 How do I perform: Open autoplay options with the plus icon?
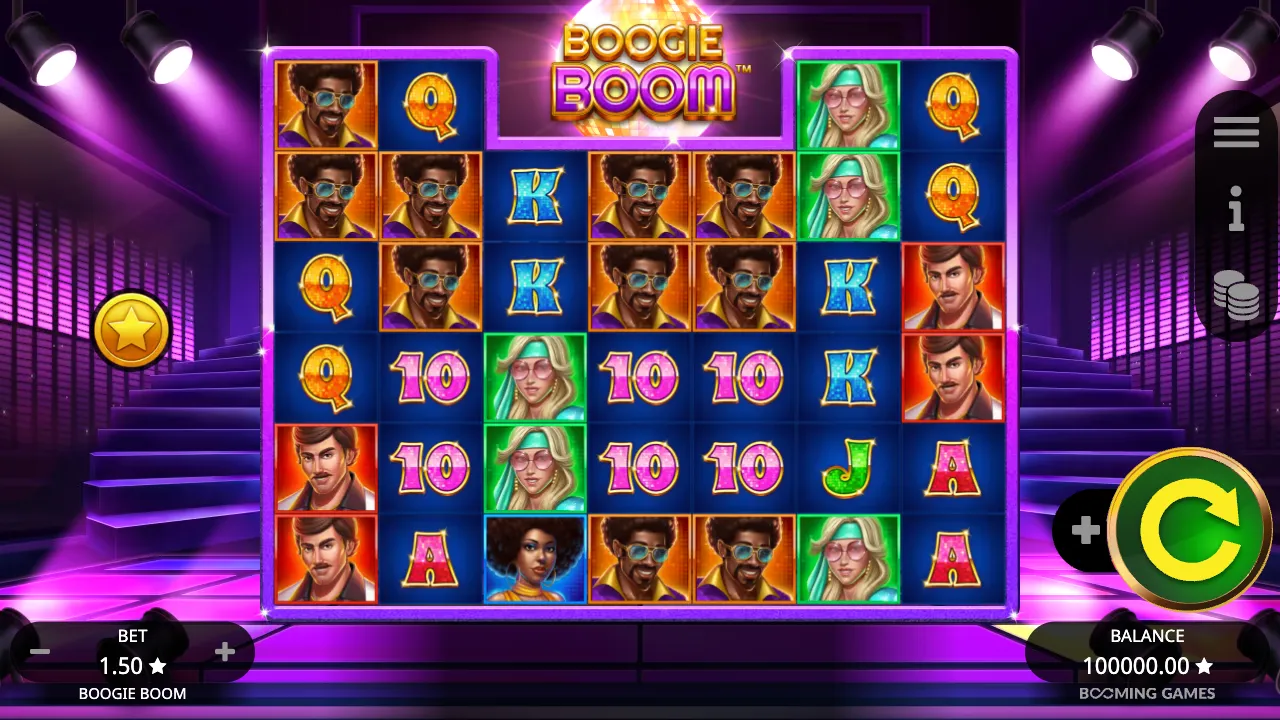(1085, 530)
